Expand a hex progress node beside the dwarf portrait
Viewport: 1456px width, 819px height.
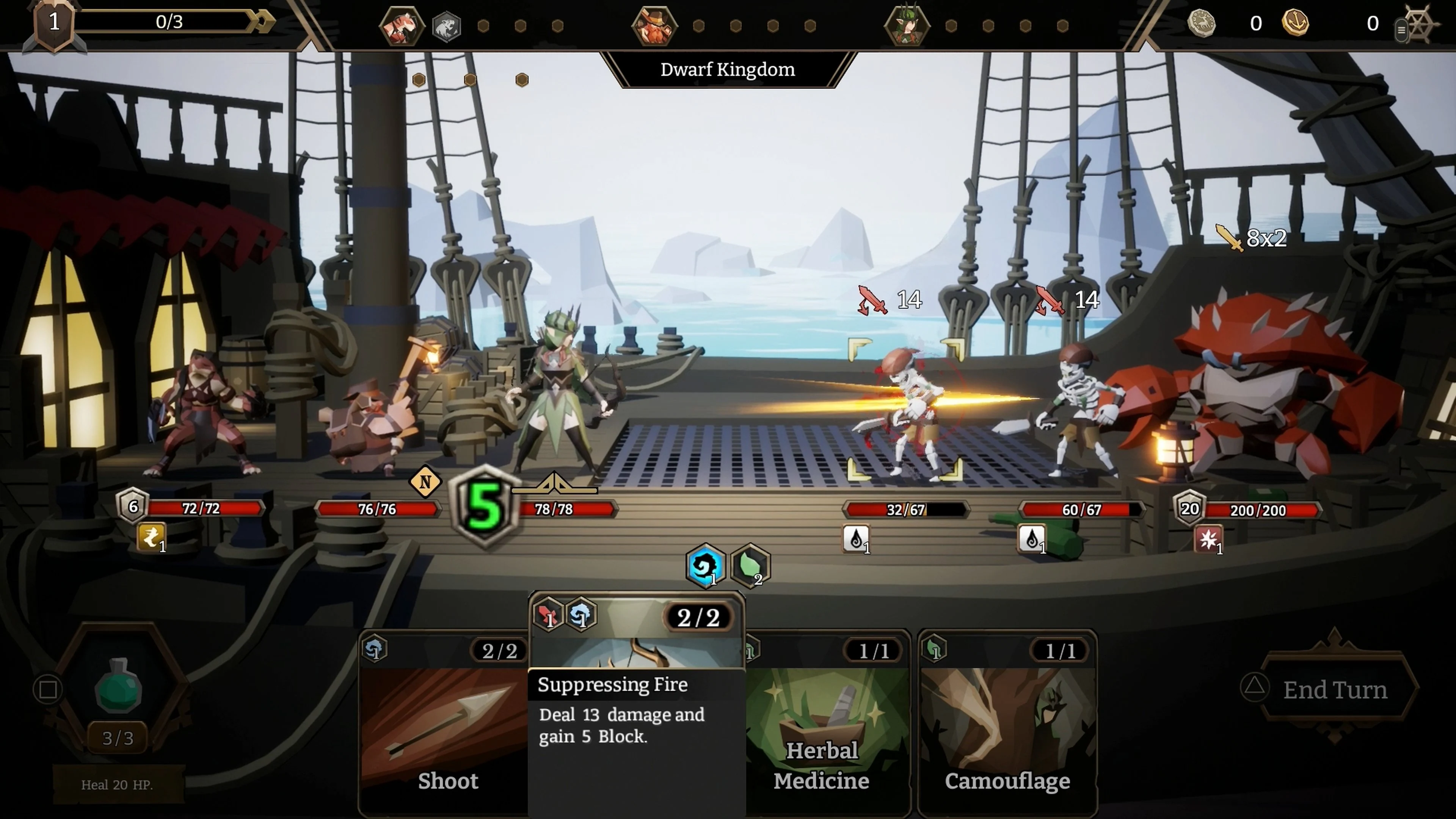tap(698, 25)
